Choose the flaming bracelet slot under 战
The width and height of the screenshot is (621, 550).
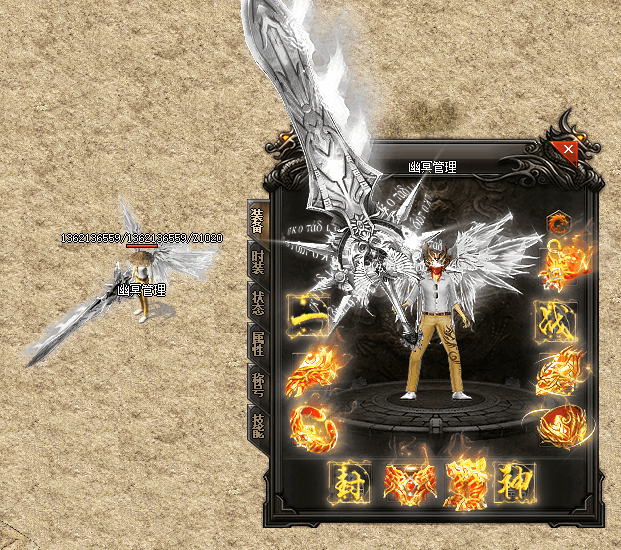coord(556,374)
